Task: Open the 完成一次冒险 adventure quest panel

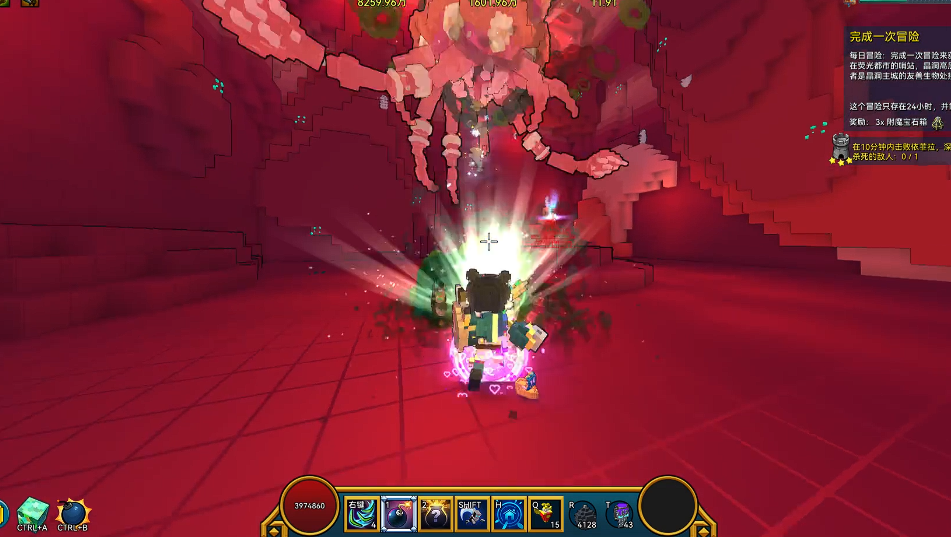Action: tap(885, 36)
